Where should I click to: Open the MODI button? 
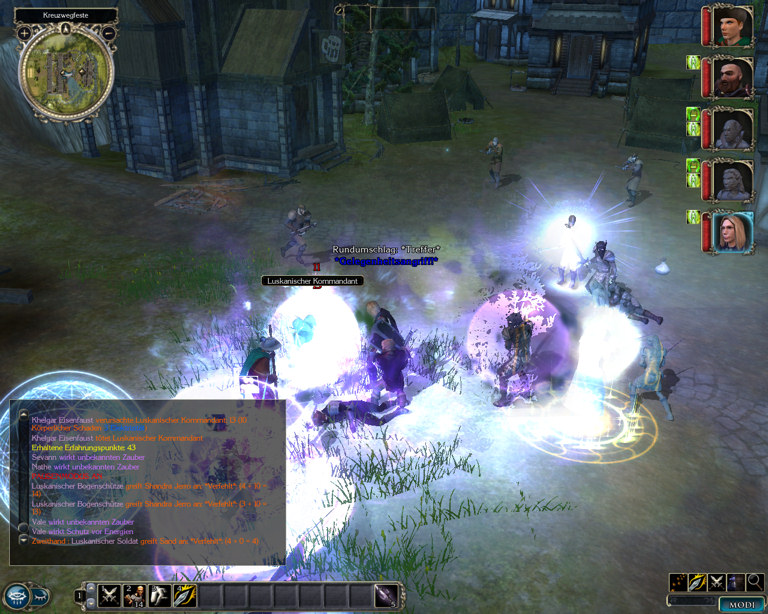click(741, 605)
